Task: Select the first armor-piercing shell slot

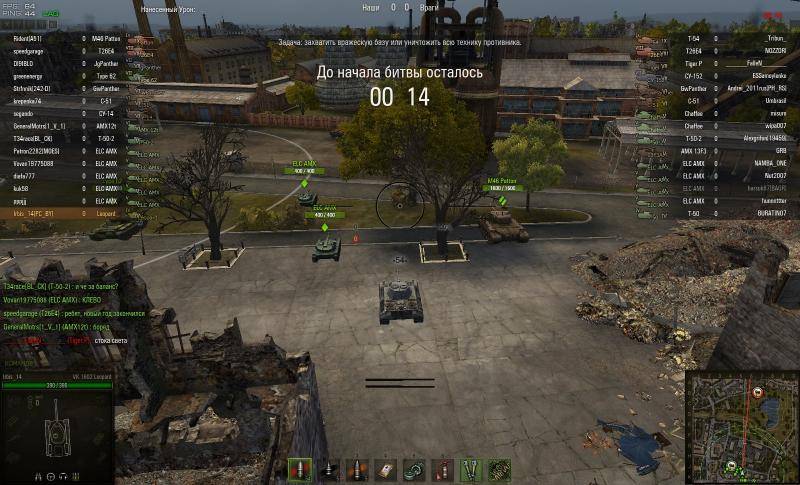Action: pyautogui.click(x=301, y=469)
